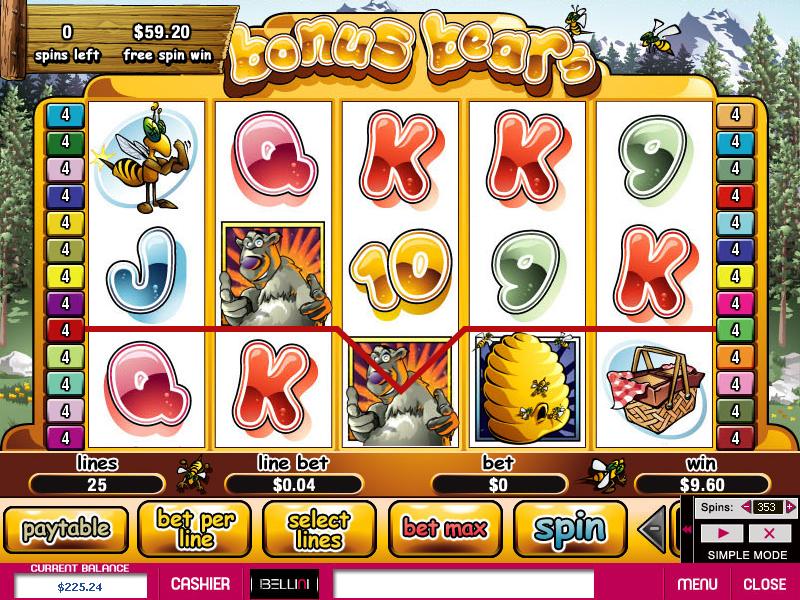Close the game with CLOSE button
Image resolution: width=800 pixels, height=600 pixels.
coord(764,584)
